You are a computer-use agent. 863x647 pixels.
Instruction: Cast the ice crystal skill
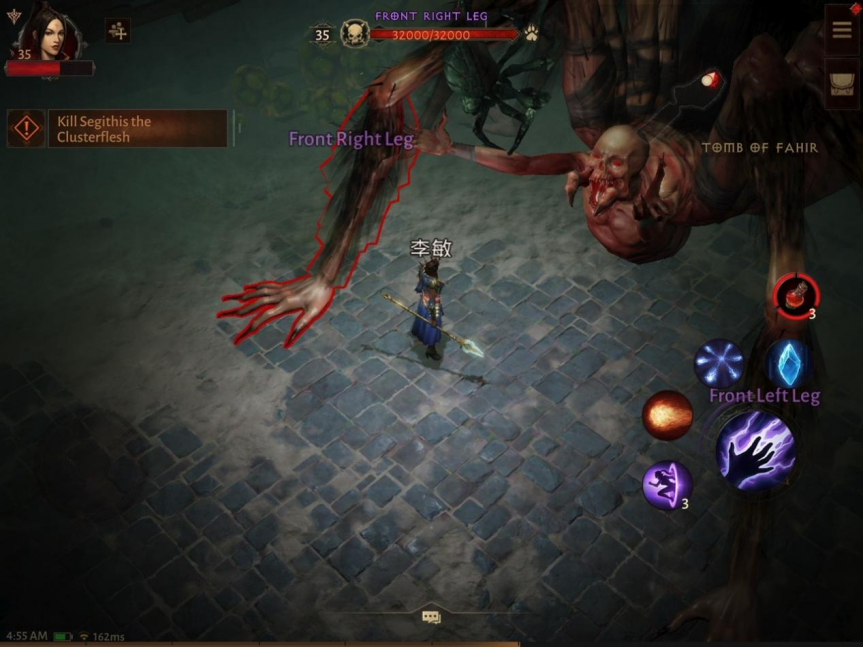788,363
